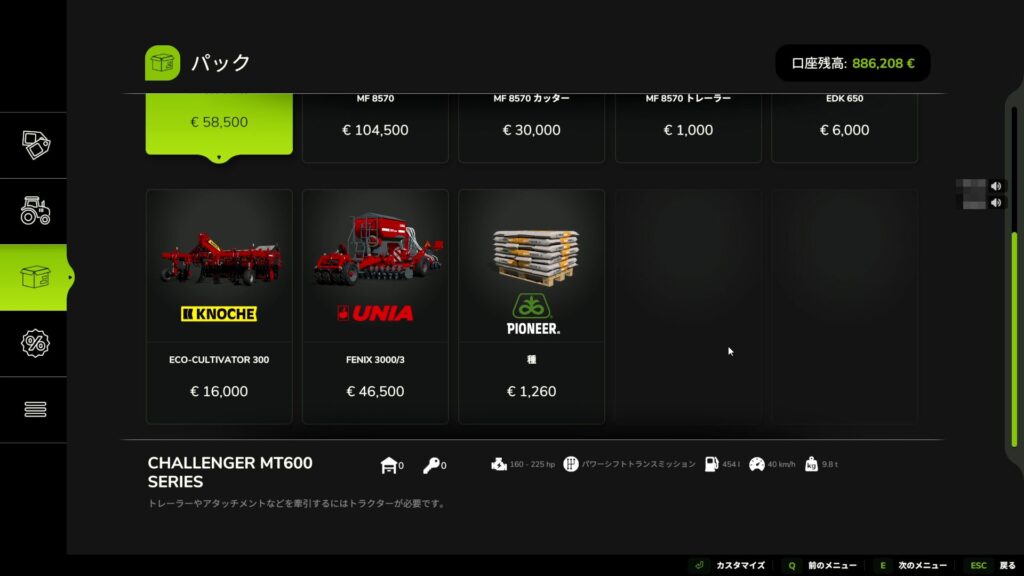The width and height of the screenshot is (1024, 576).
Task: Select the highlighted €58,500 green card
Action: (219, 123)
